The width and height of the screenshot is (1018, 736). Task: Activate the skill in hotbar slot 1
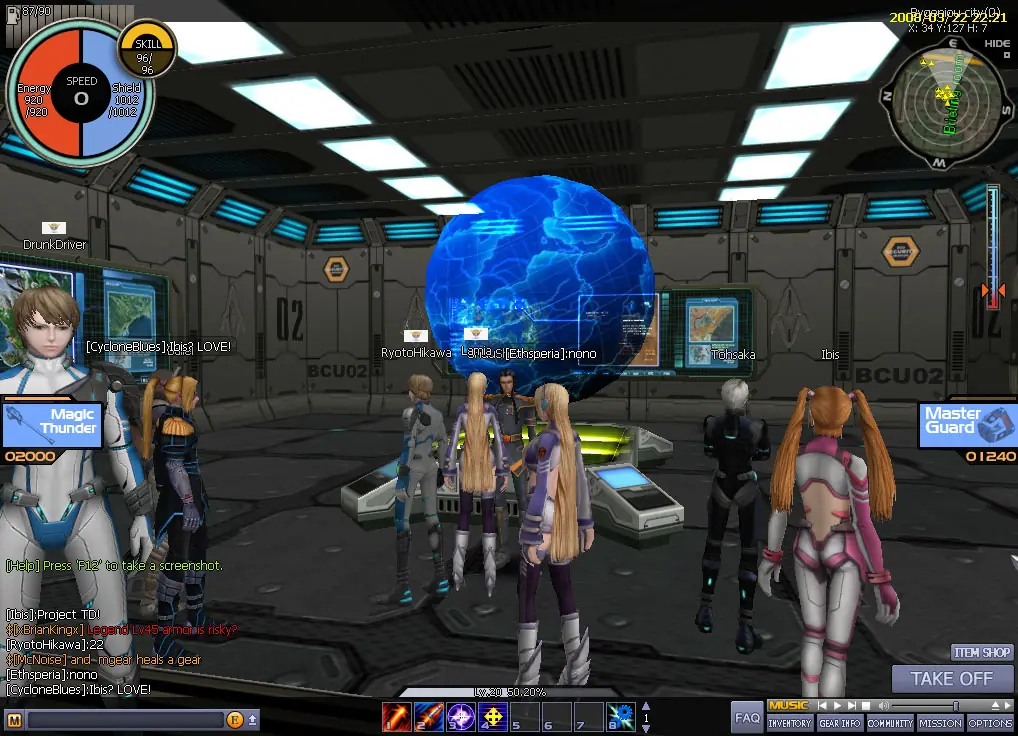[x=396, y=716]
